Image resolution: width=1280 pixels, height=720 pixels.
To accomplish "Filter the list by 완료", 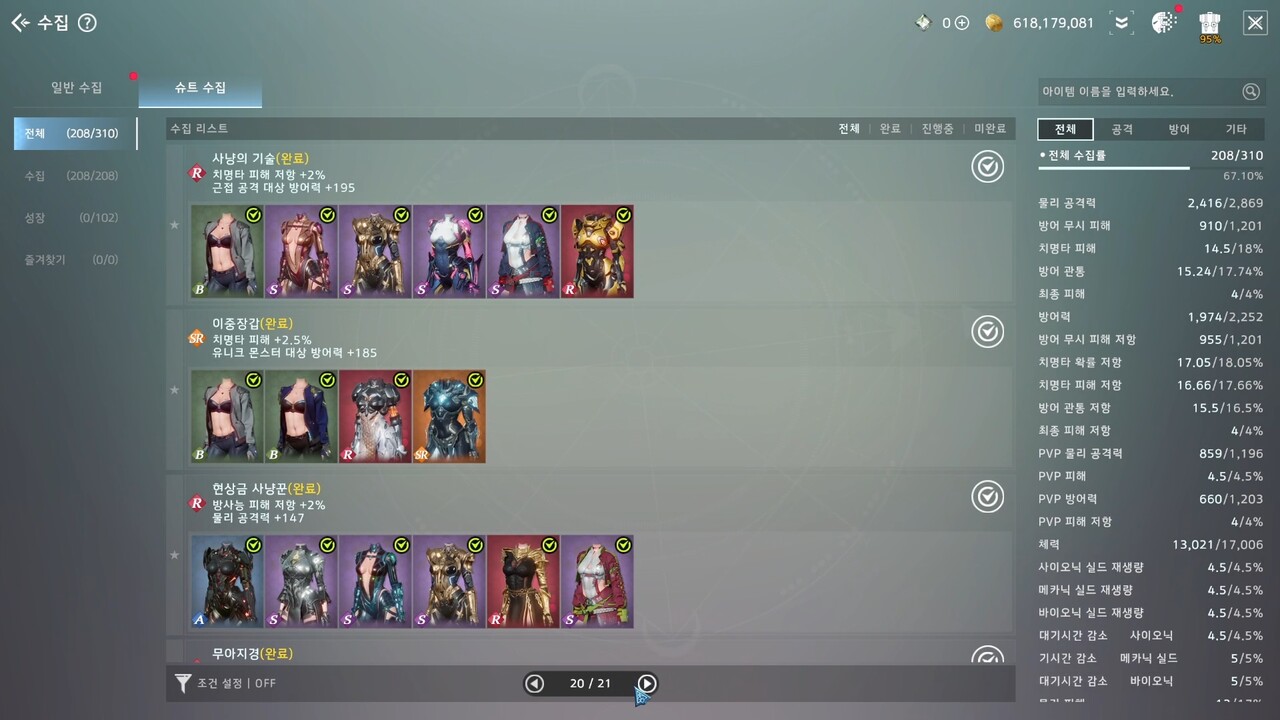I will tap(890, 129).
